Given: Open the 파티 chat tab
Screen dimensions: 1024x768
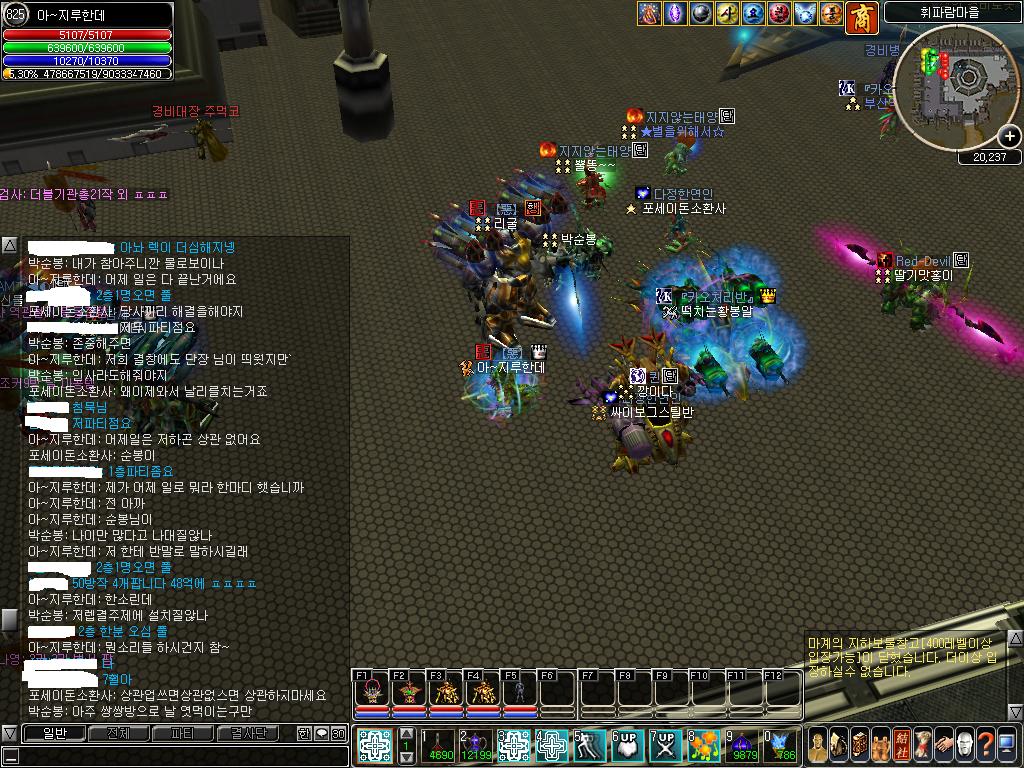Looking at the screenshot, I should (x=182, y=733).
